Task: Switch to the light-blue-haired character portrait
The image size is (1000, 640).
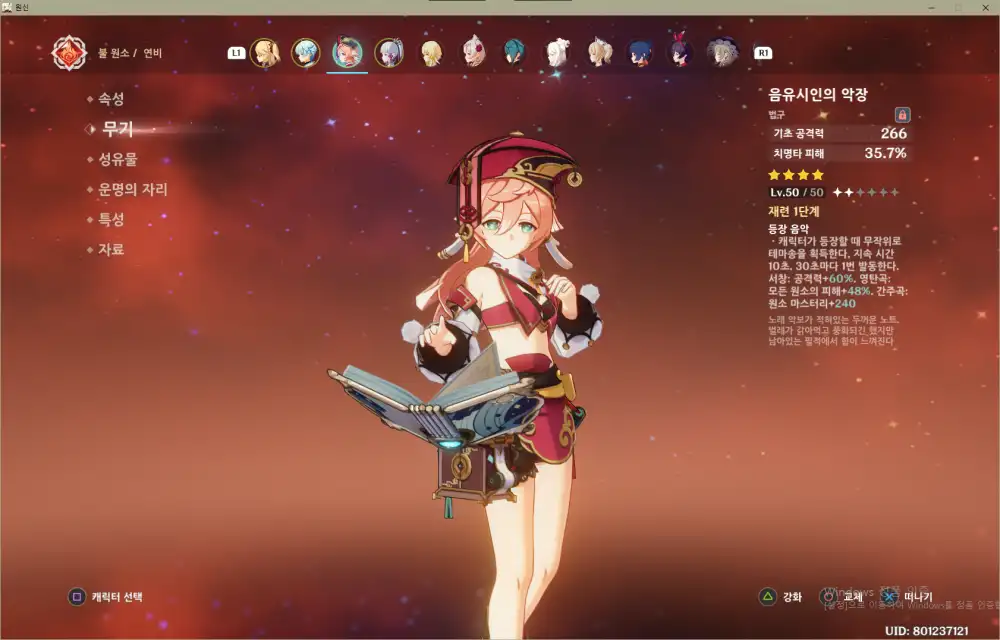Action: (x=306, y=52)
